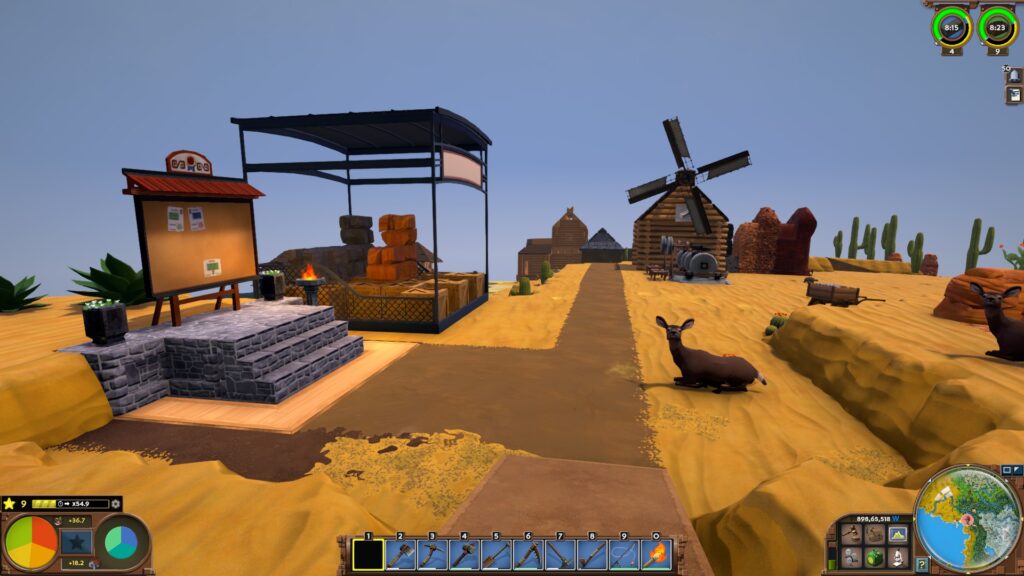
Task: Open the judge's gavel laws panel
Action: 851,534
